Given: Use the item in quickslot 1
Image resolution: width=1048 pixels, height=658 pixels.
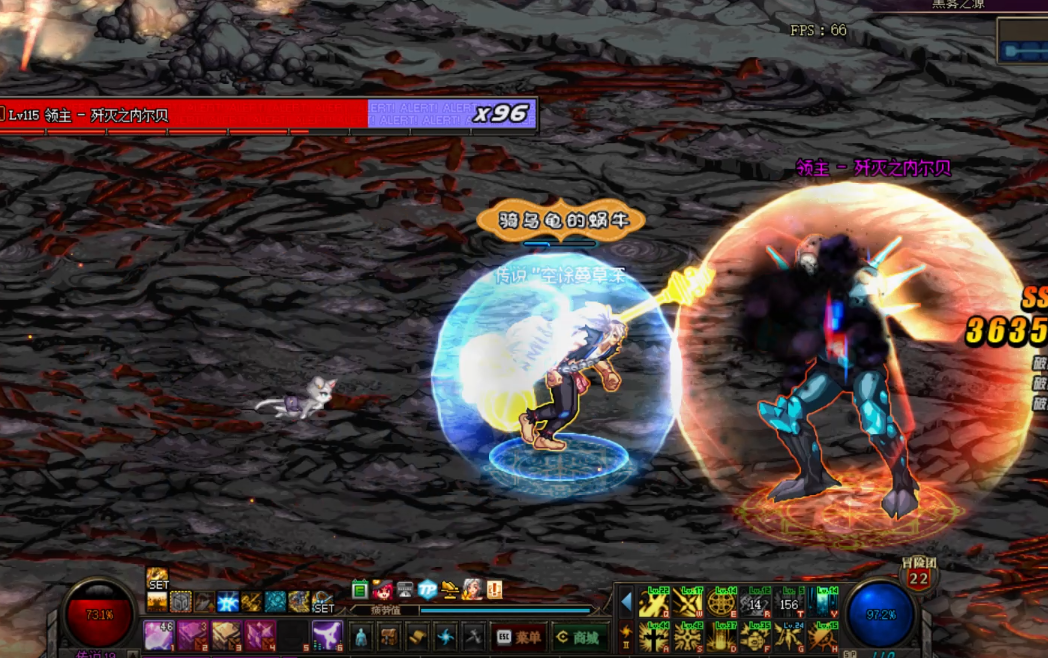Looking at the screenshot, I should tap(159, 635).
